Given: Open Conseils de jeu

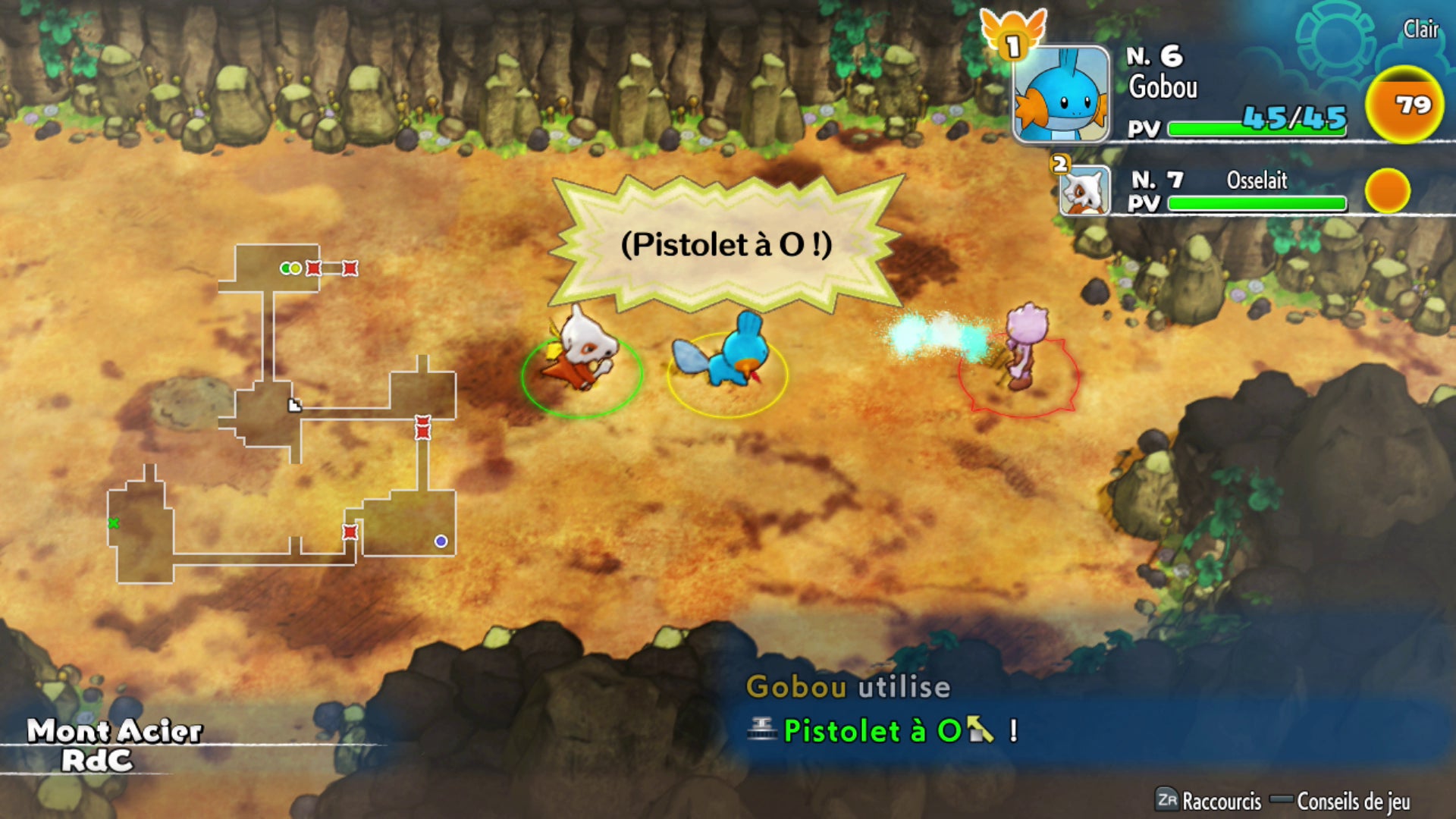Looking at the screenshot, I should [1357, 802].
